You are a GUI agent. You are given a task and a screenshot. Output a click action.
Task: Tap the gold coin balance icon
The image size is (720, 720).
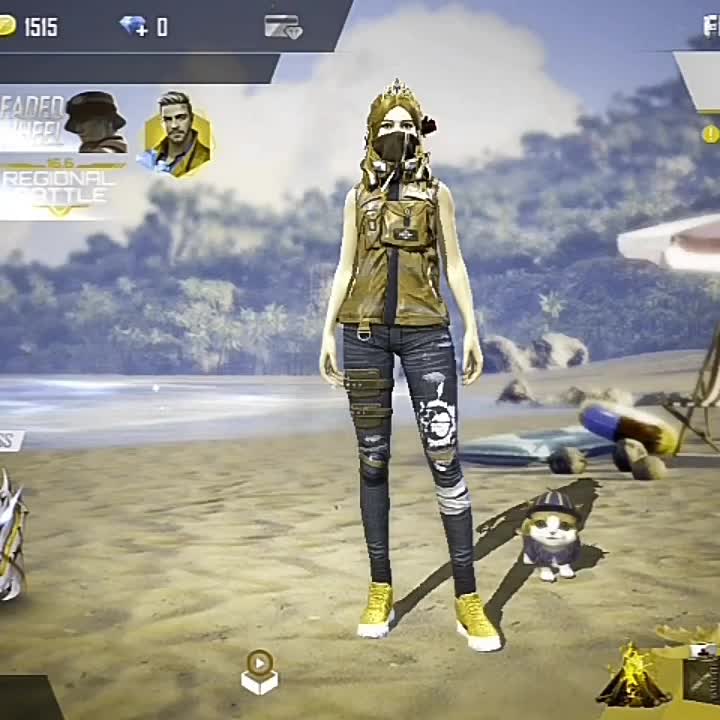[7, 26]
